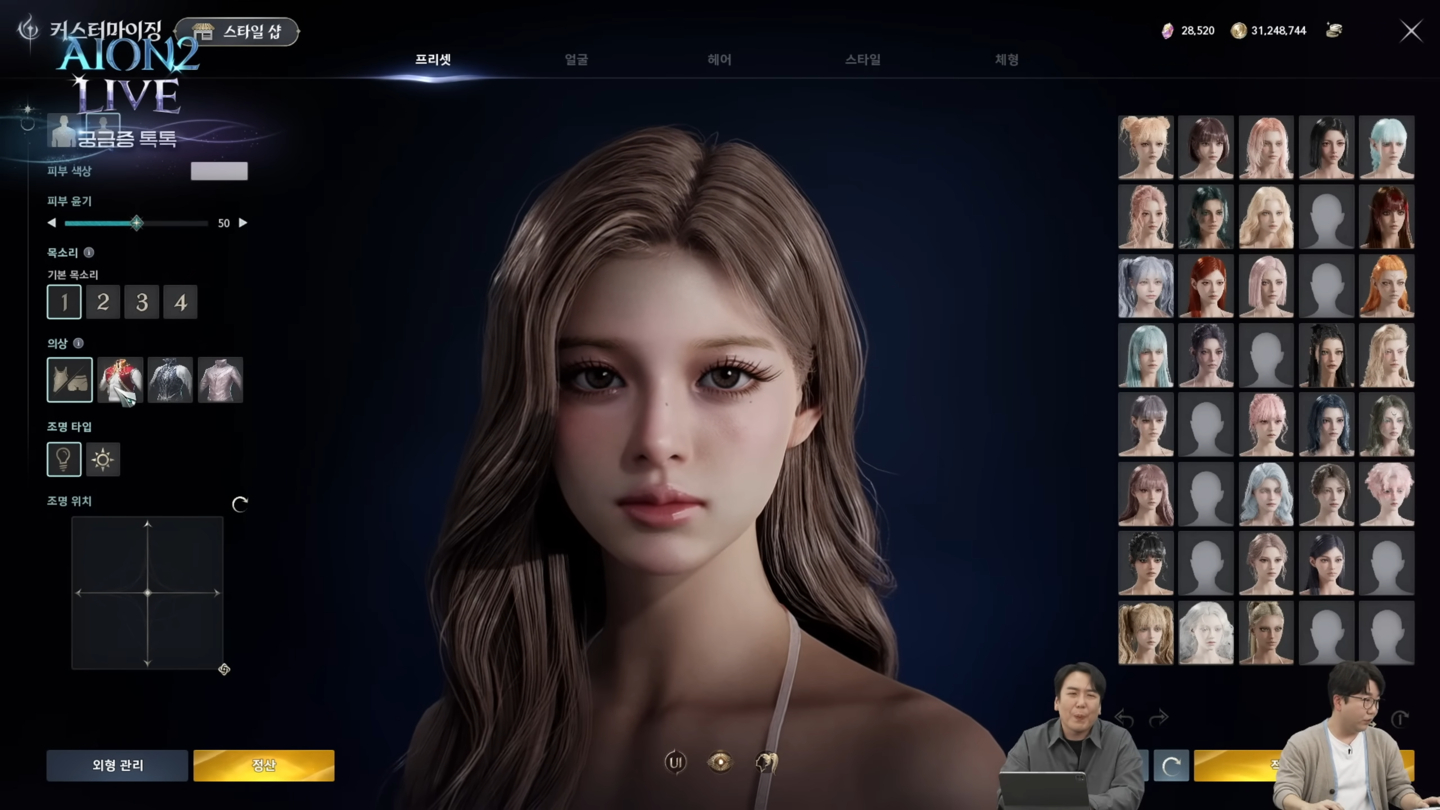Select the red and white outfit
The image size is (1440, 810).
[x=120, y=380]
